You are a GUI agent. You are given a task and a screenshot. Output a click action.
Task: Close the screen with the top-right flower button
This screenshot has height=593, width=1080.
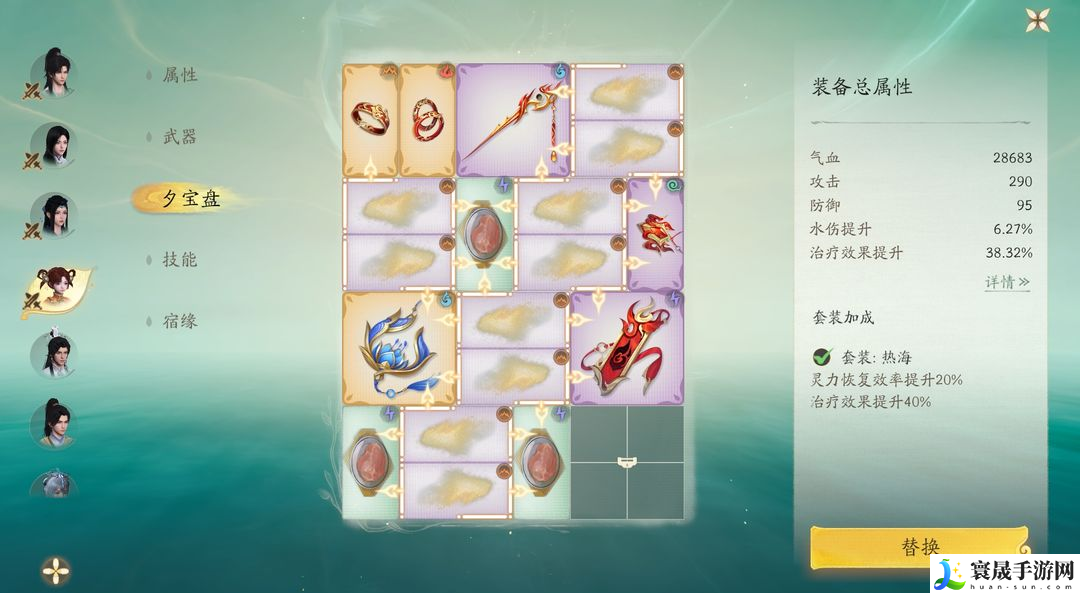click(x=1038, y=20)
